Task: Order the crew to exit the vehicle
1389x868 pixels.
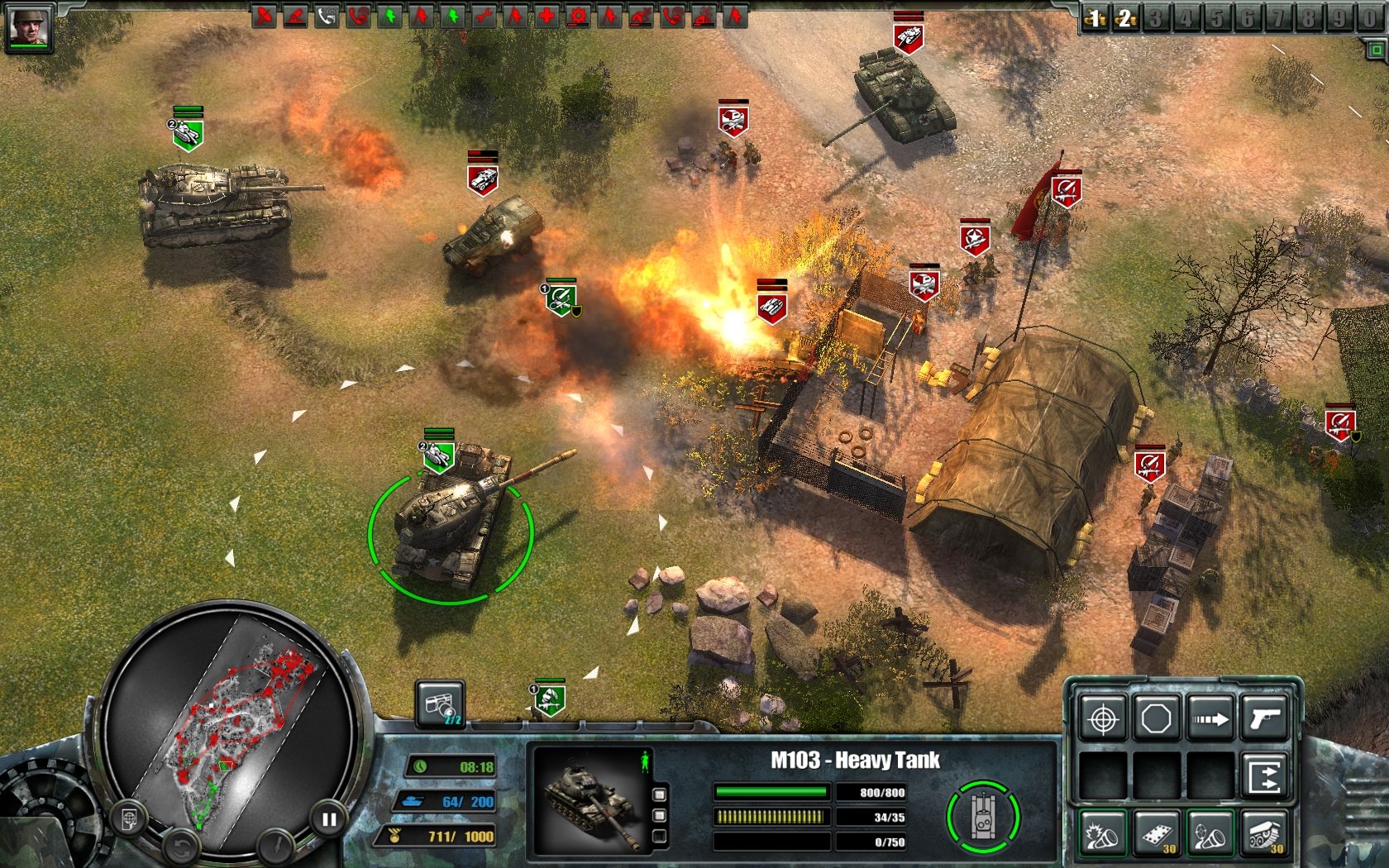Action: pos(1266,775)
